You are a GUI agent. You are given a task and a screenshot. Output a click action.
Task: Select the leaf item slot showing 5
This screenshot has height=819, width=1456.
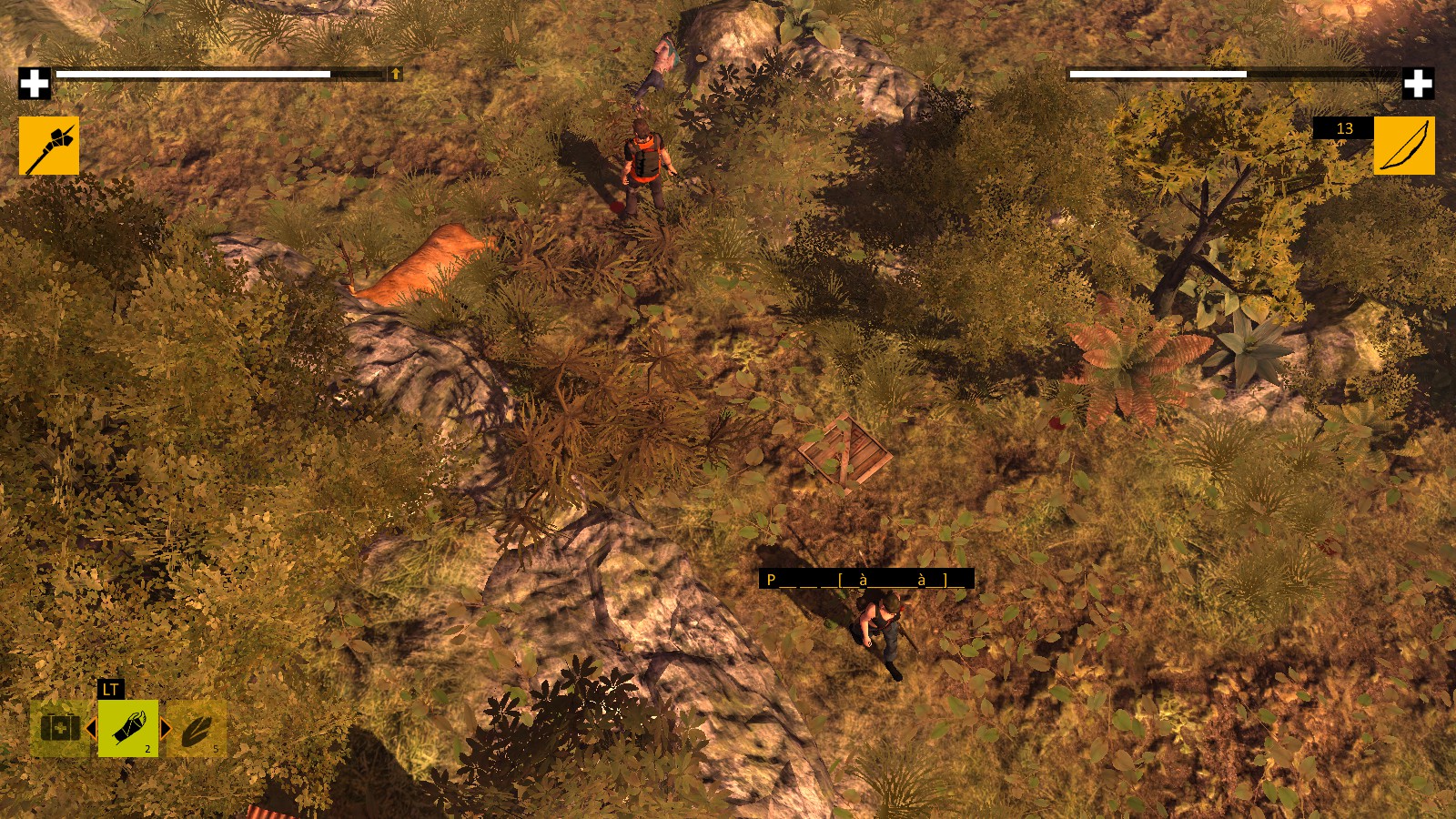pyautogui.click(x=198, y=730)
